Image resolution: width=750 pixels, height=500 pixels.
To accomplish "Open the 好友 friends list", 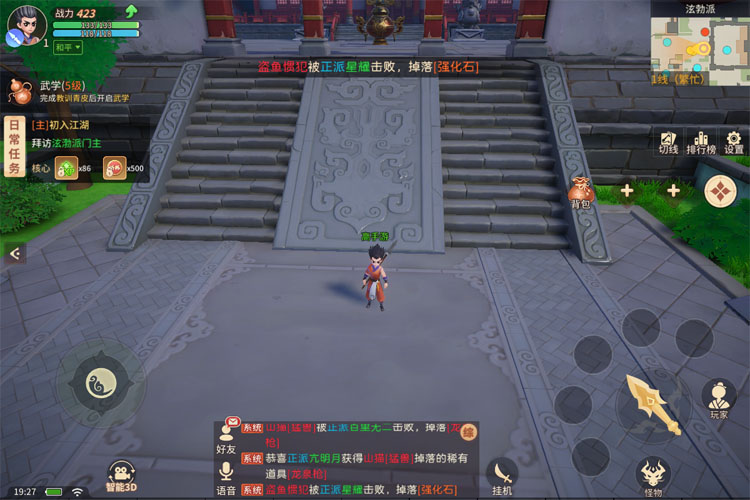I will (226, 437).
